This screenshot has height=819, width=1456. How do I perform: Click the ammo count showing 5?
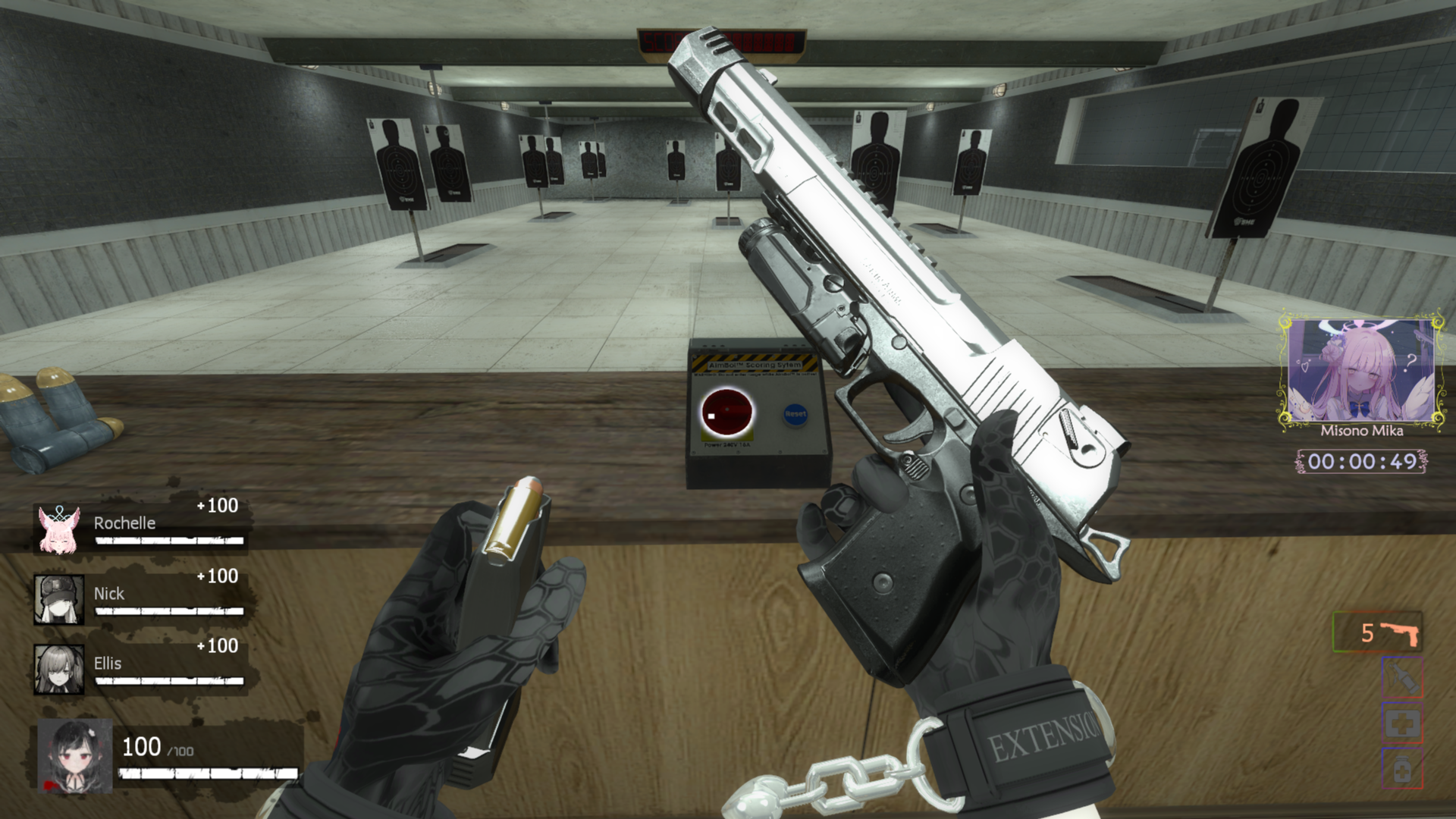coord(1367,632)
